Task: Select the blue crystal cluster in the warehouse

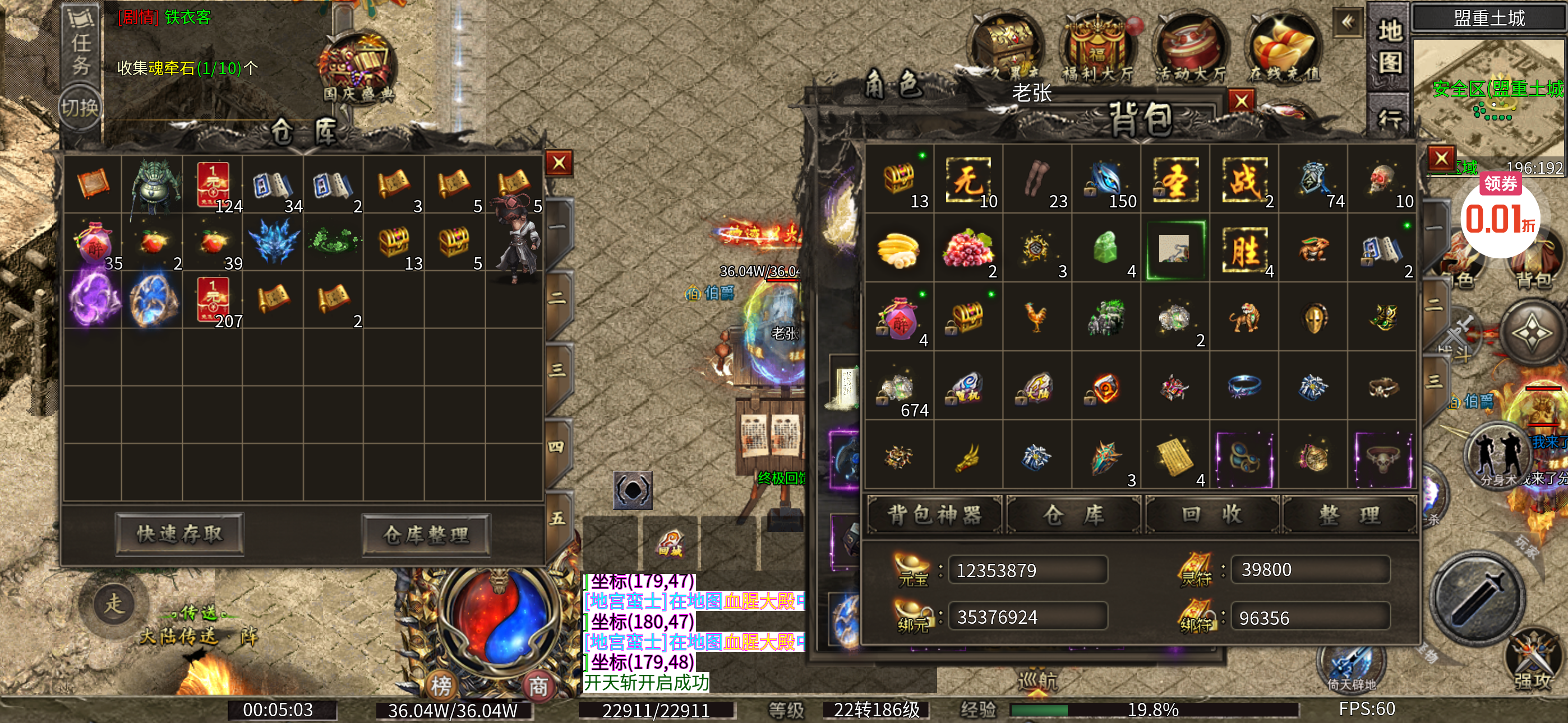Action: coord(273,242)
